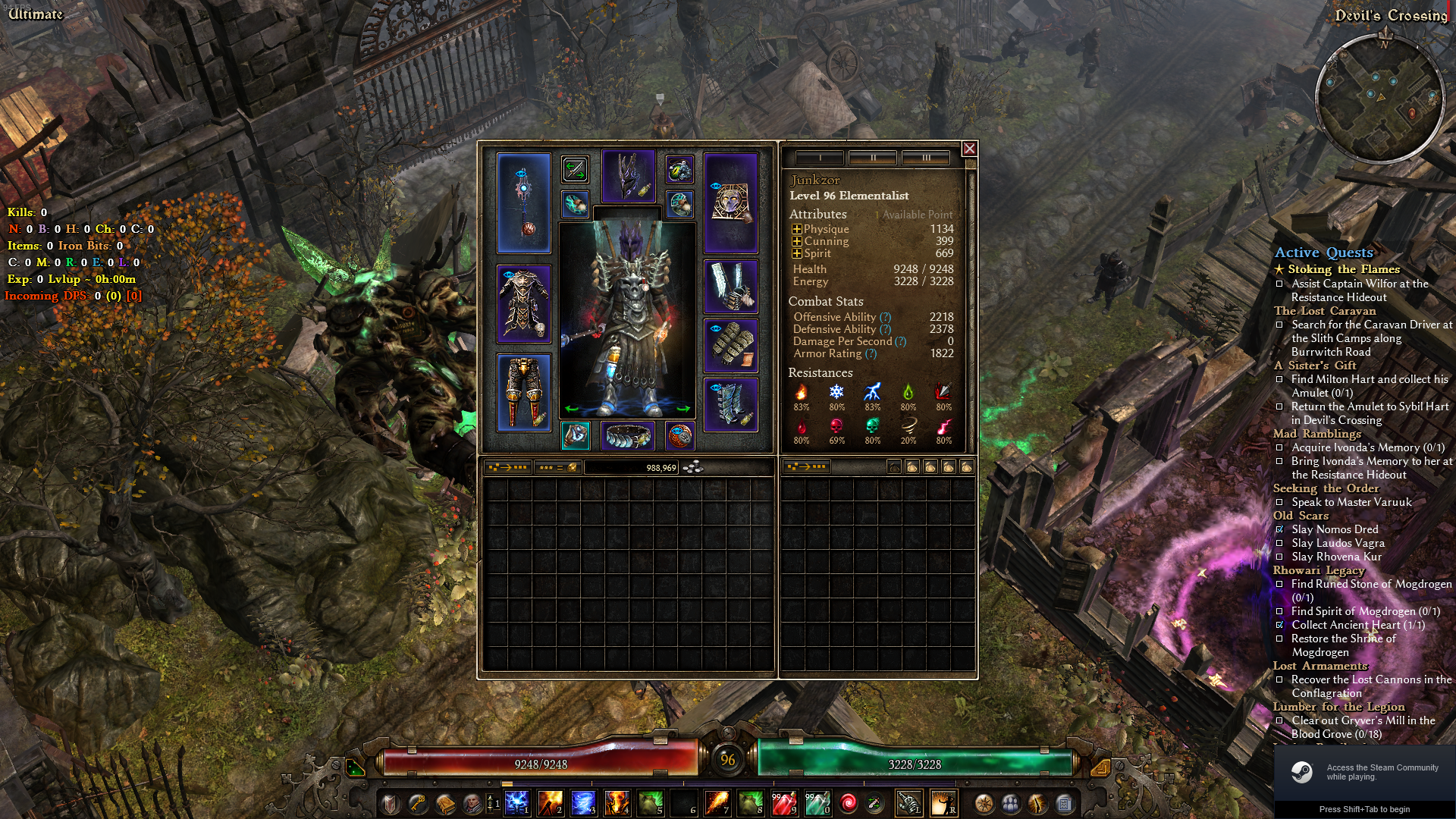Toggle quest tracking for Slay Nomos Dred

coord(1280,529)
